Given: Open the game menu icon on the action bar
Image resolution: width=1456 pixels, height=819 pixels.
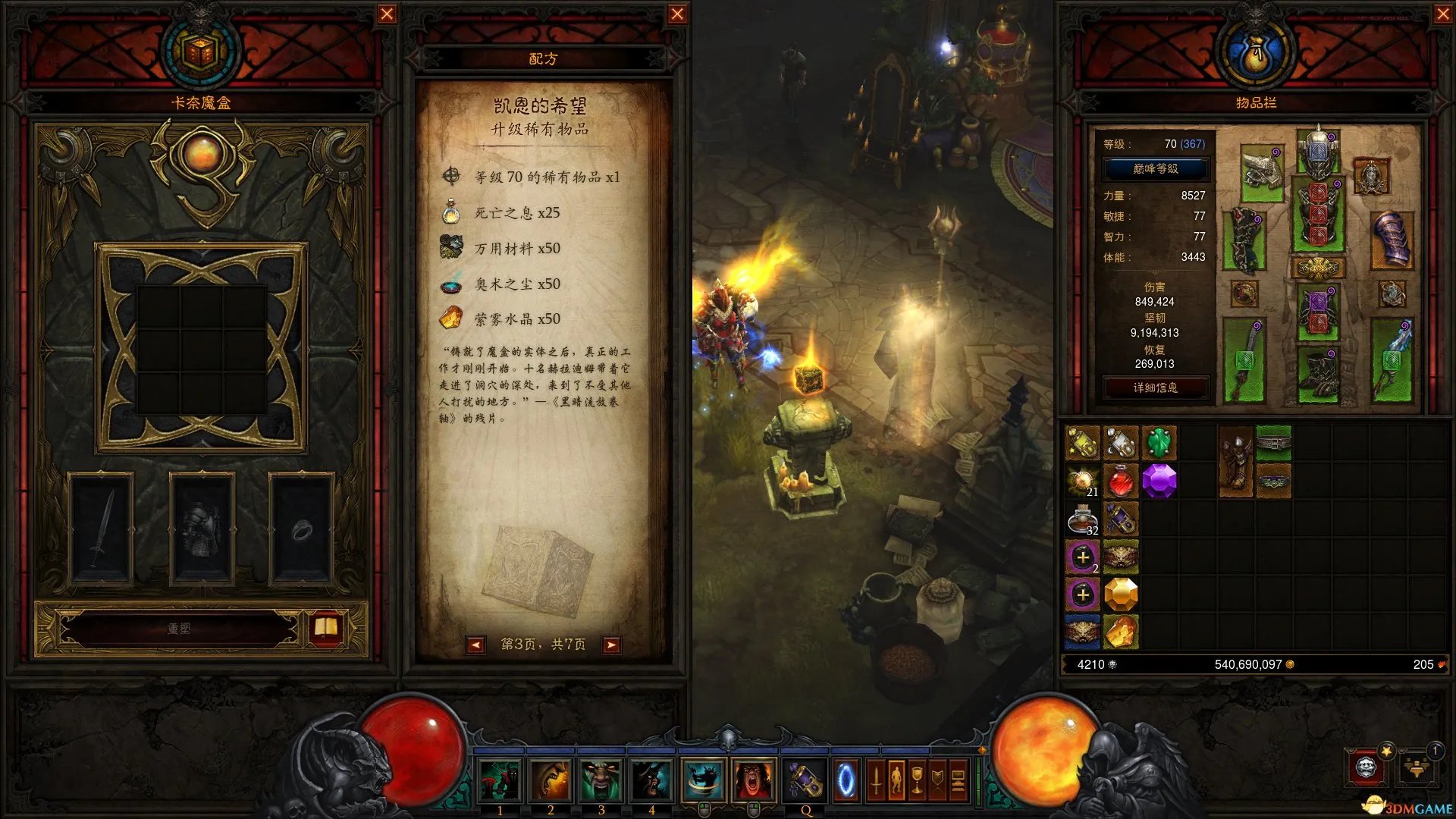Looking at the screenshot, I should [x=958, y=779].
